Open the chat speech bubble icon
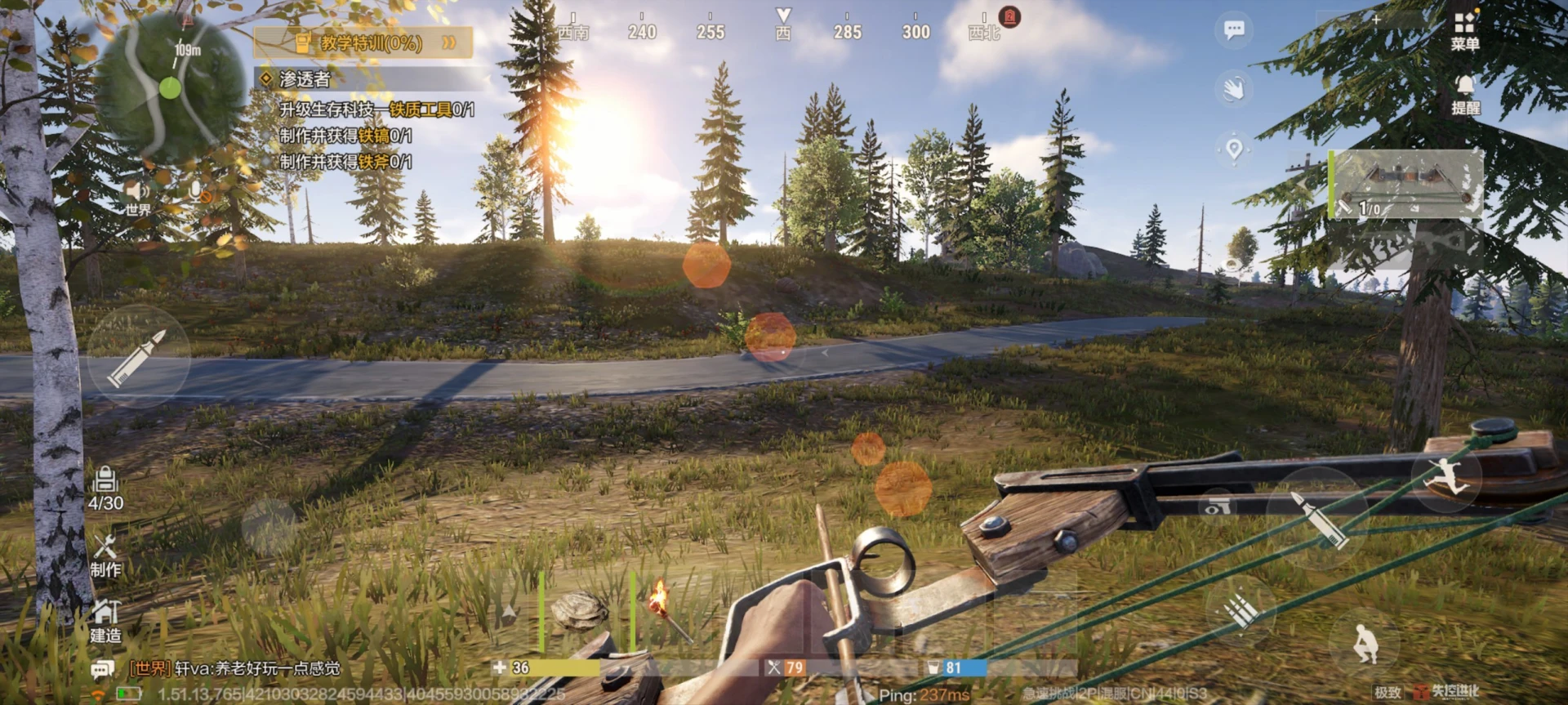Viewport: 1568px width, 705px height. click(1233, 30)
